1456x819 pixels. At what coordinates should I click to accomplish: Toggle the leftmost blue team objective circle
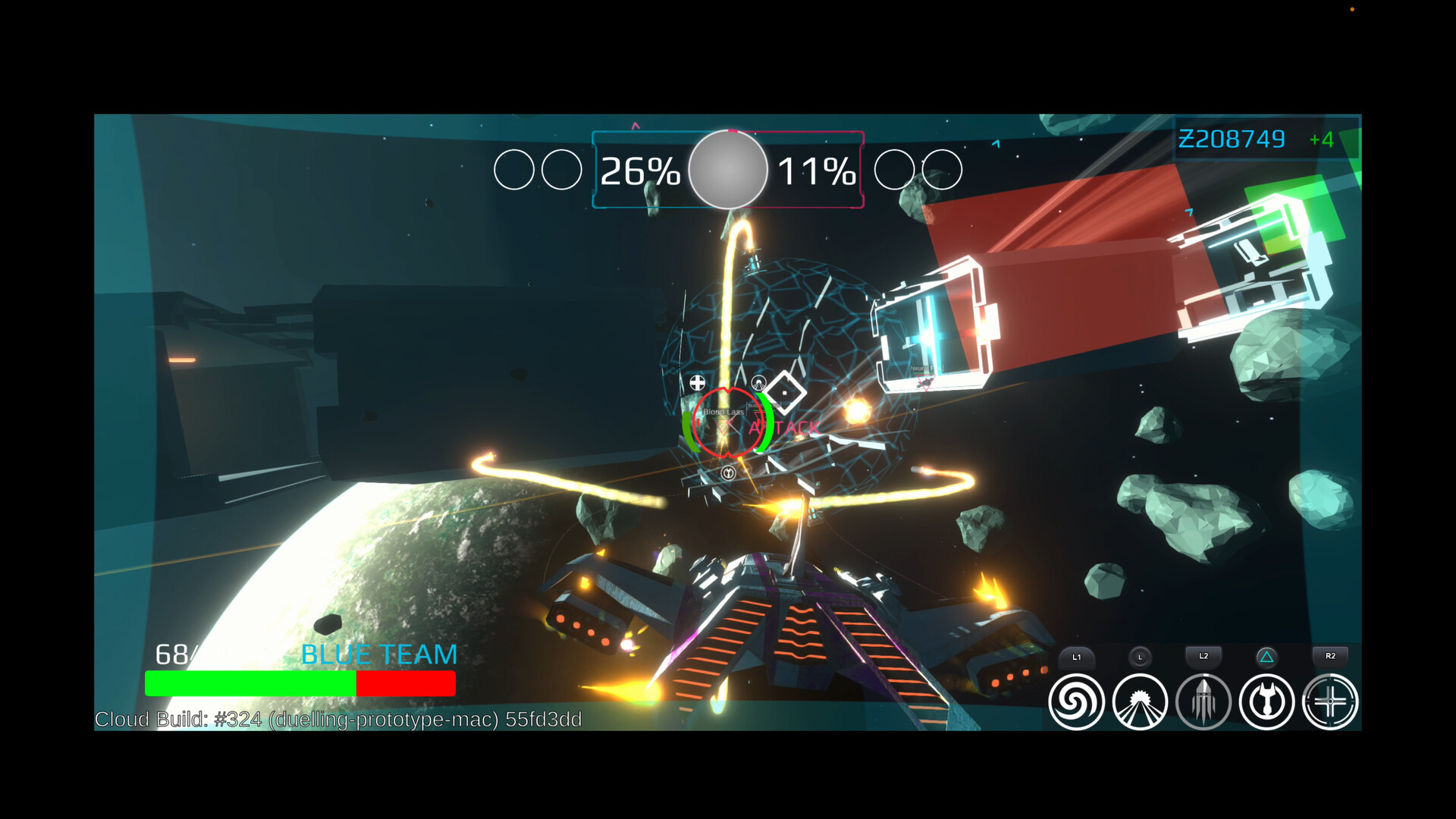pos(515,168)
